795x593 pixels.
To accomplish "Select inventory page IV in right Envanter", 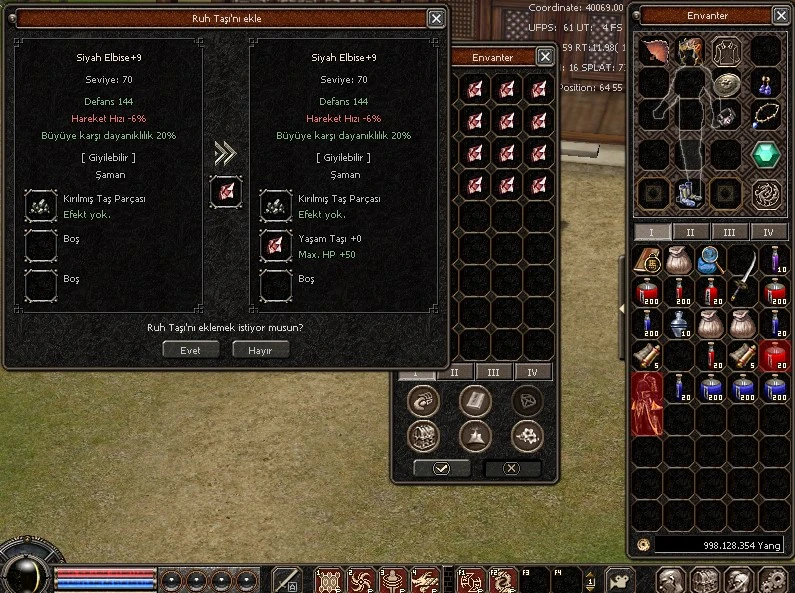I will [x=768, y=232].
